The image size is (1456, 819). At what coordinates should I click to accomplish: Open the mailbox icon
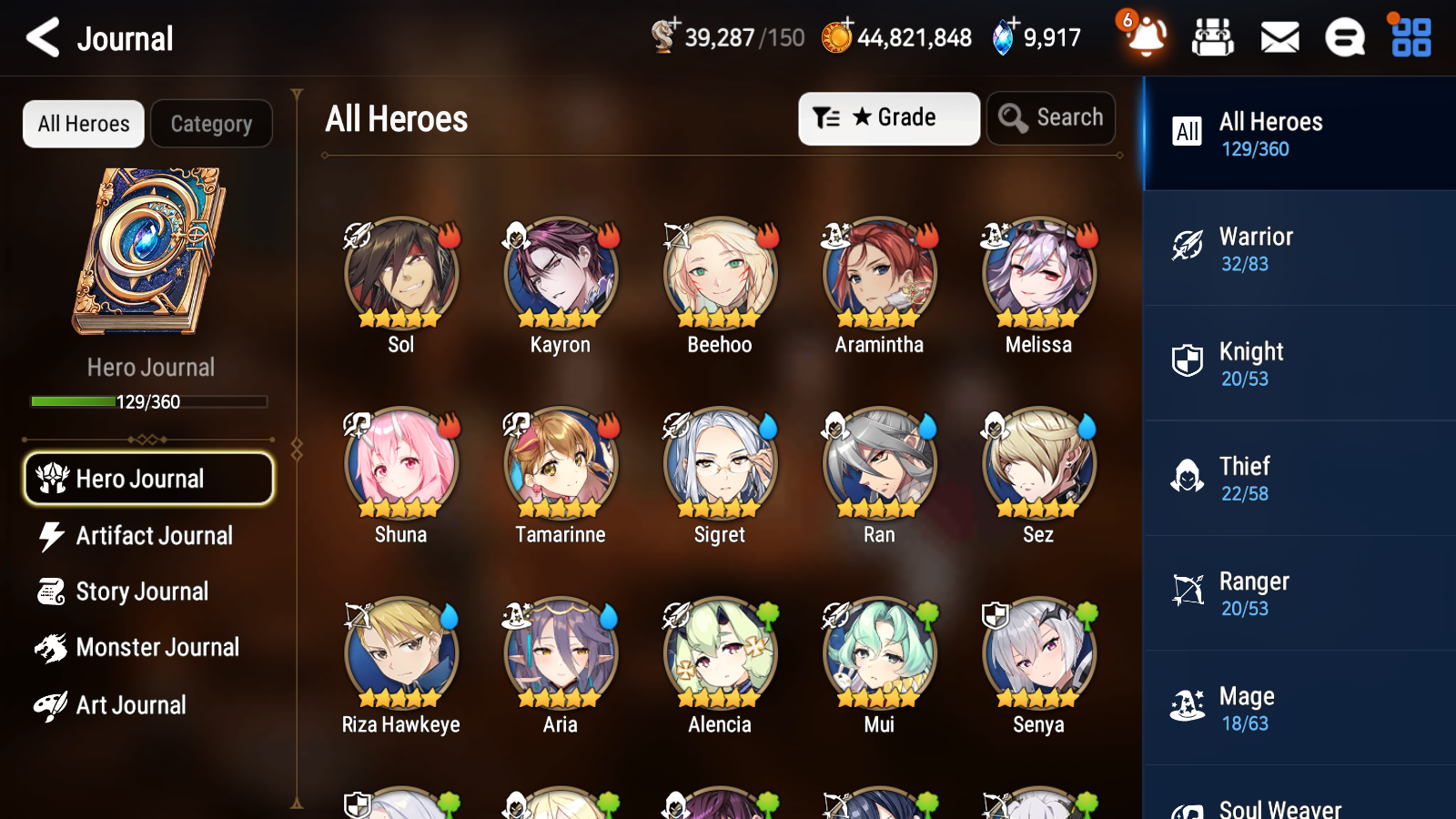(1279, 38)
